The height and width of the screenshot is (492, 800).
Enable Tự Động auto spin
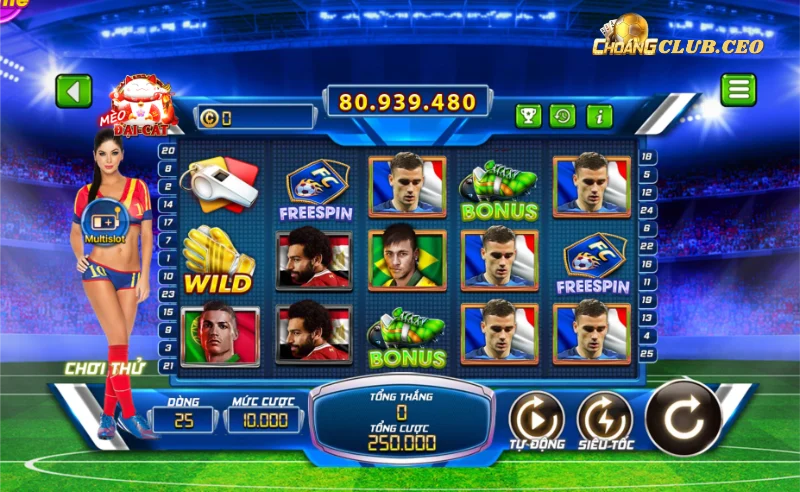[536, 418]
